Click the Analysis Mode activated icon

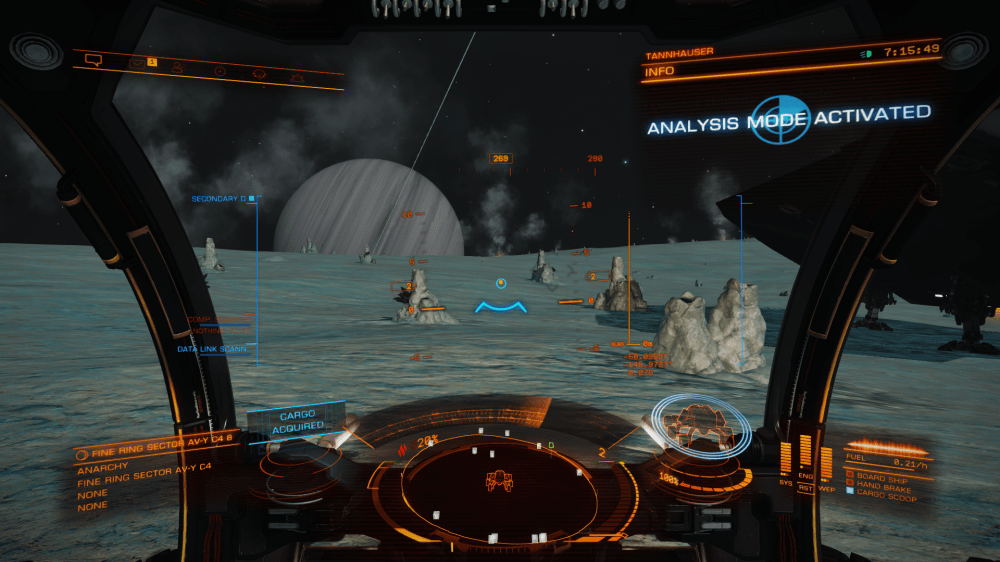click(x=780, y=120)
